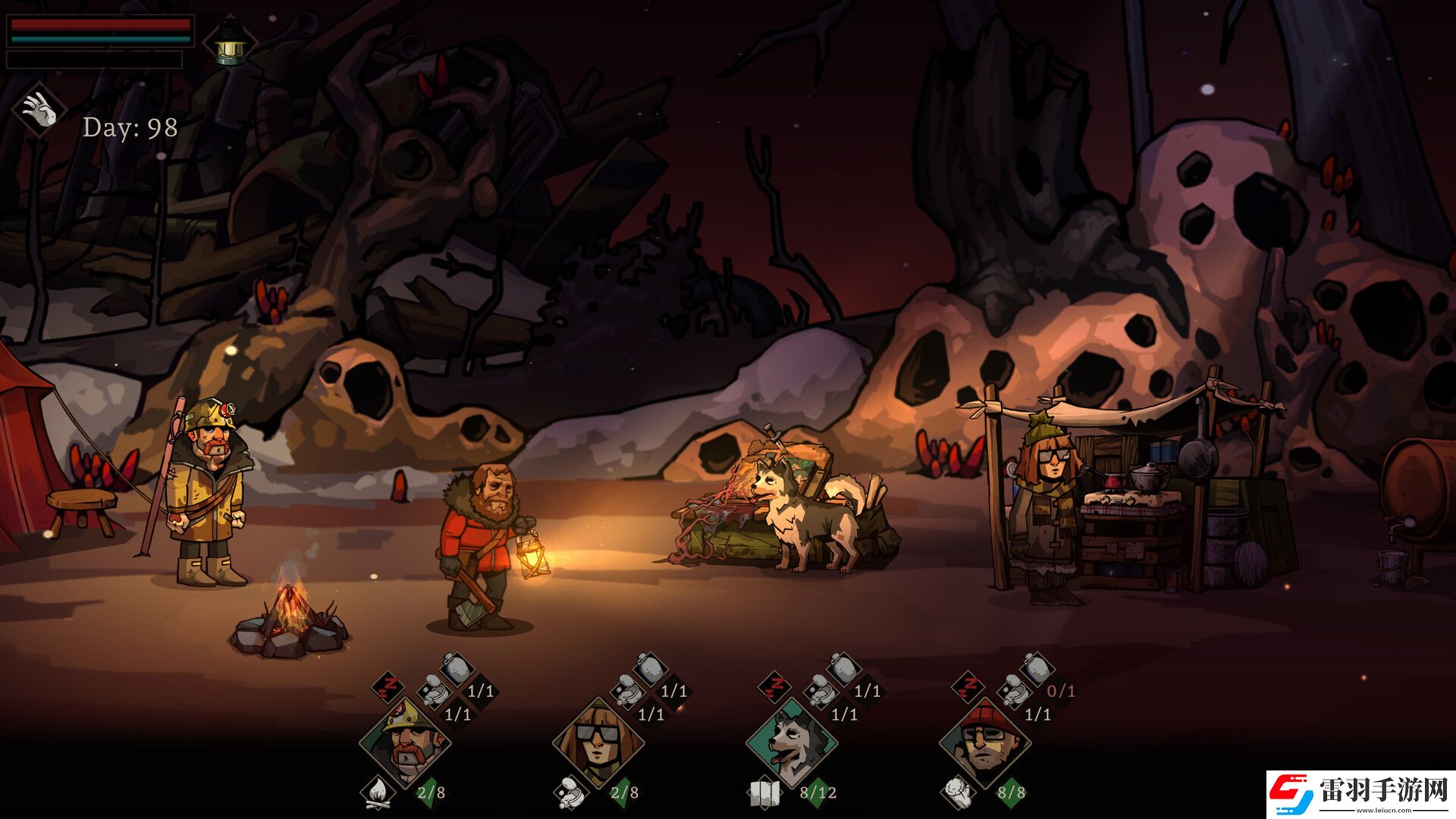Click the campfire task icon under the miner

coord(377,792)
